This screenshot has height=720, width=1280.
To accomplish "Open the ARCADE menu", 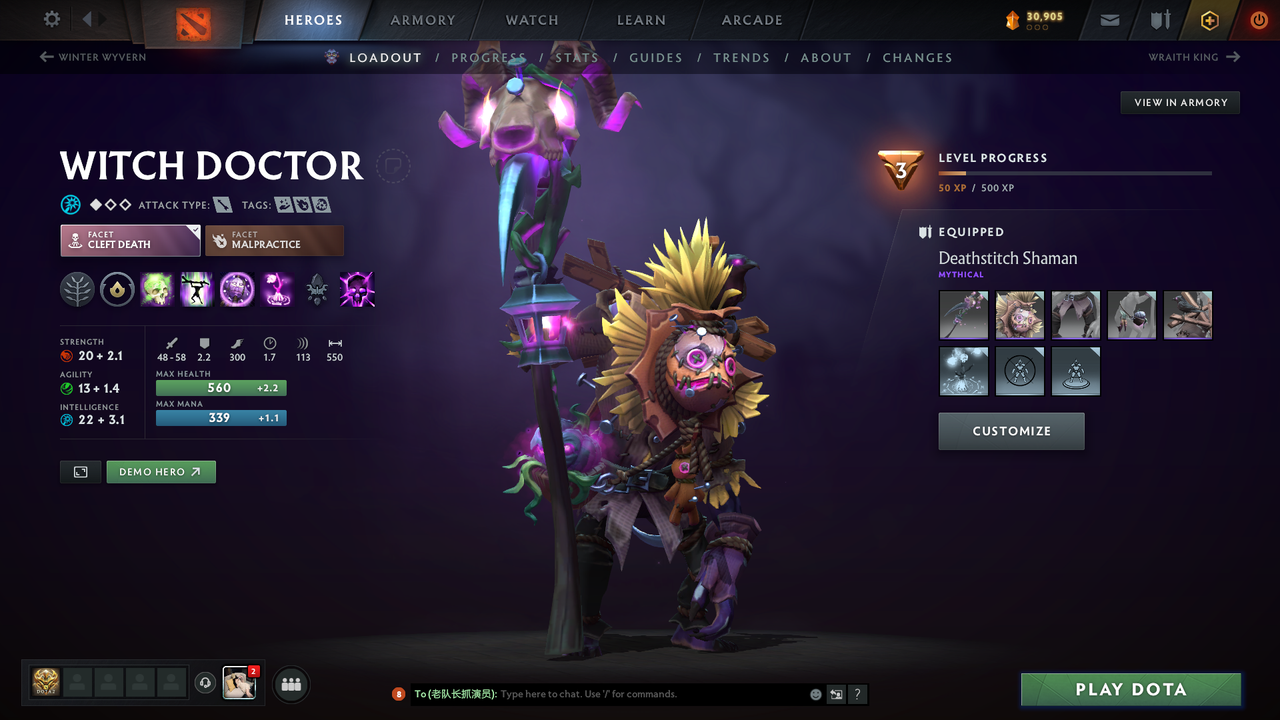I will [x=751, y=20].
